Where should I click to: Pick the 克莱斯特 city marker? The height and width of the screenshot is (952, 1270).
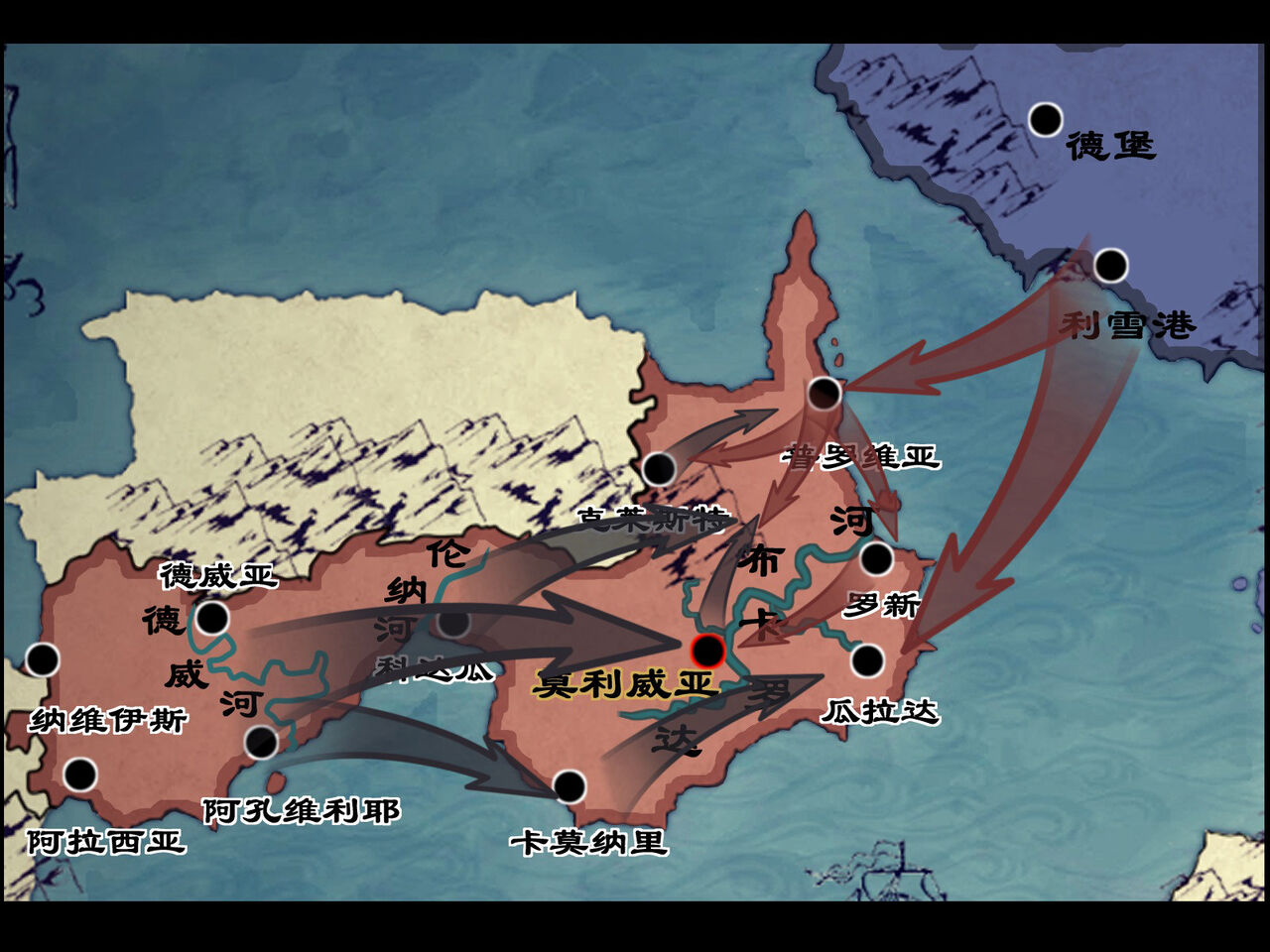[659, 468]
